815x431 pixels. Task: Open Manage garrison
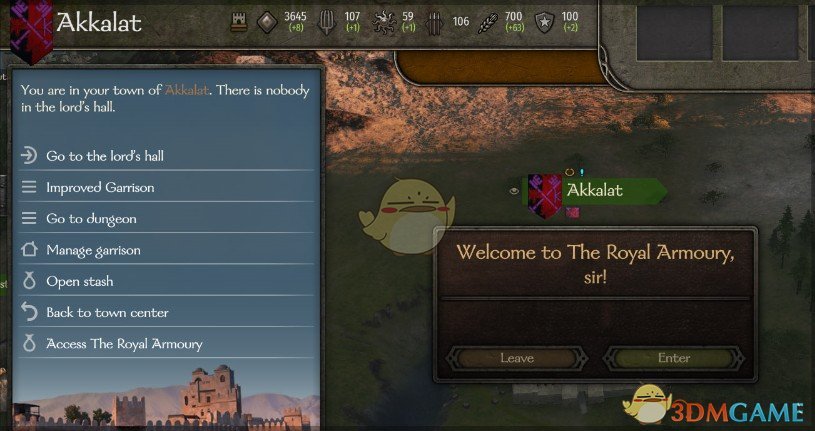click(x=93, y=250)
